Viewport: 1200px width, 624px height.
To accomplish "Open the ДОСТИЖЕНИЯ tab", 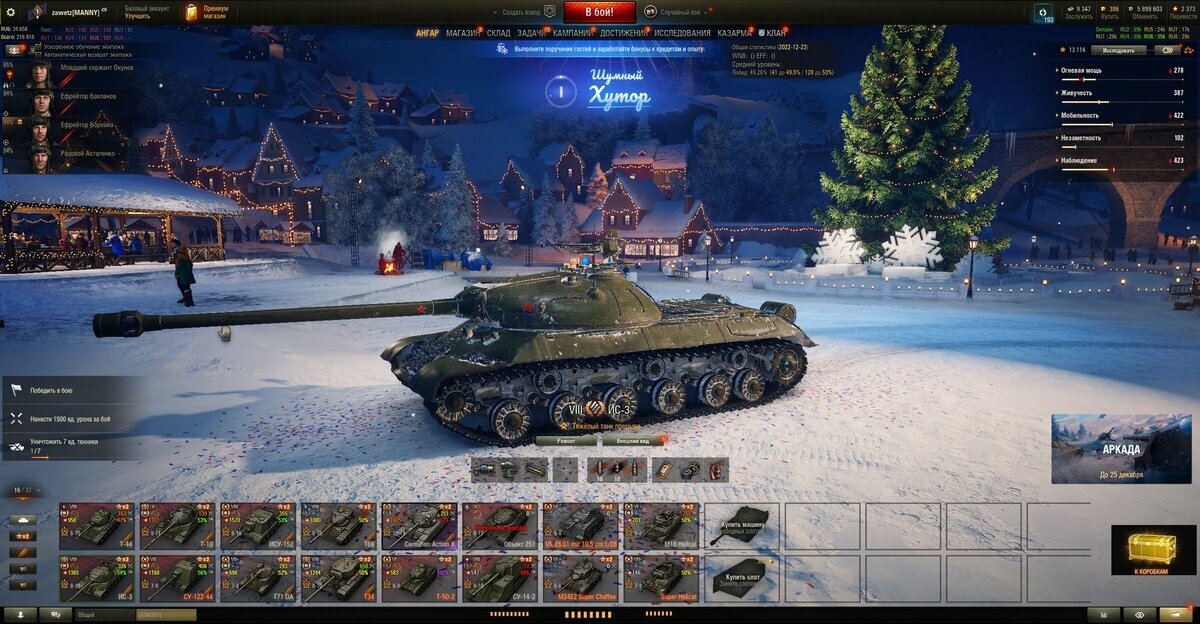I will [x=623, y=33].
